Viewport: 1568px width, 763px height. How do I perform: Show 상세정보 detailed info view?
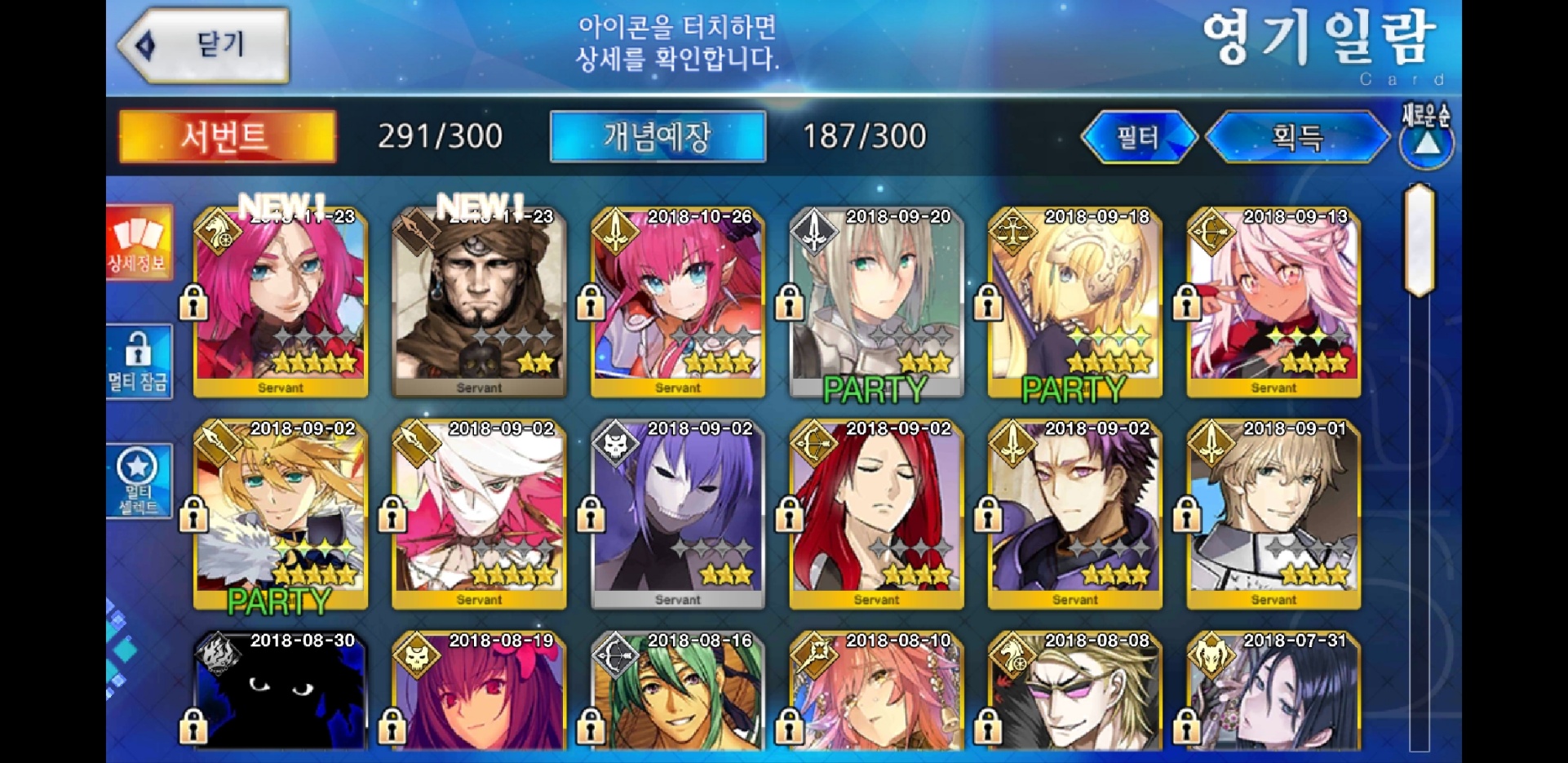139,242
